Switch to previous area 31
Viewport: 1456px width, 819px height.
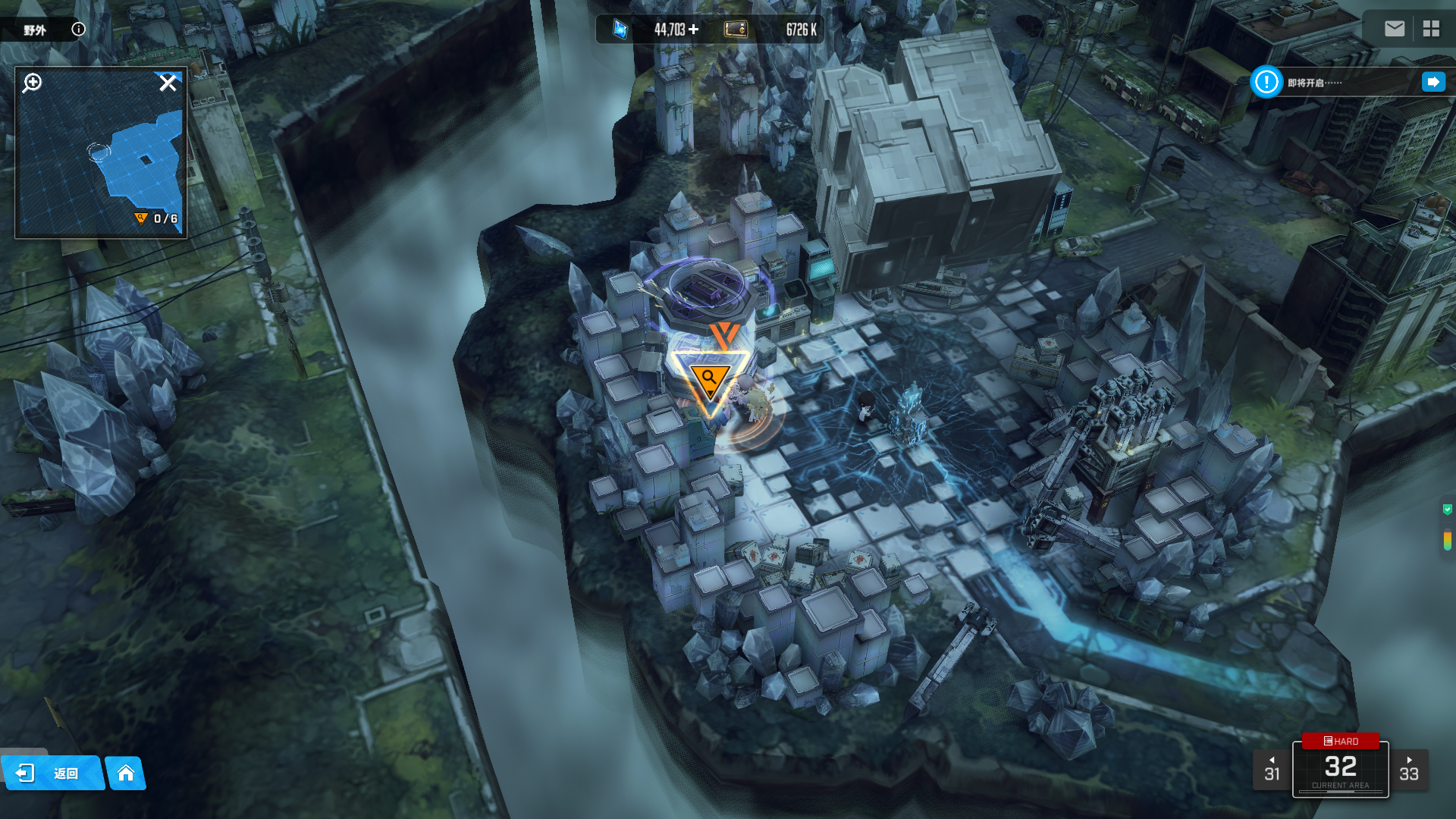[x=1272, y=770]
